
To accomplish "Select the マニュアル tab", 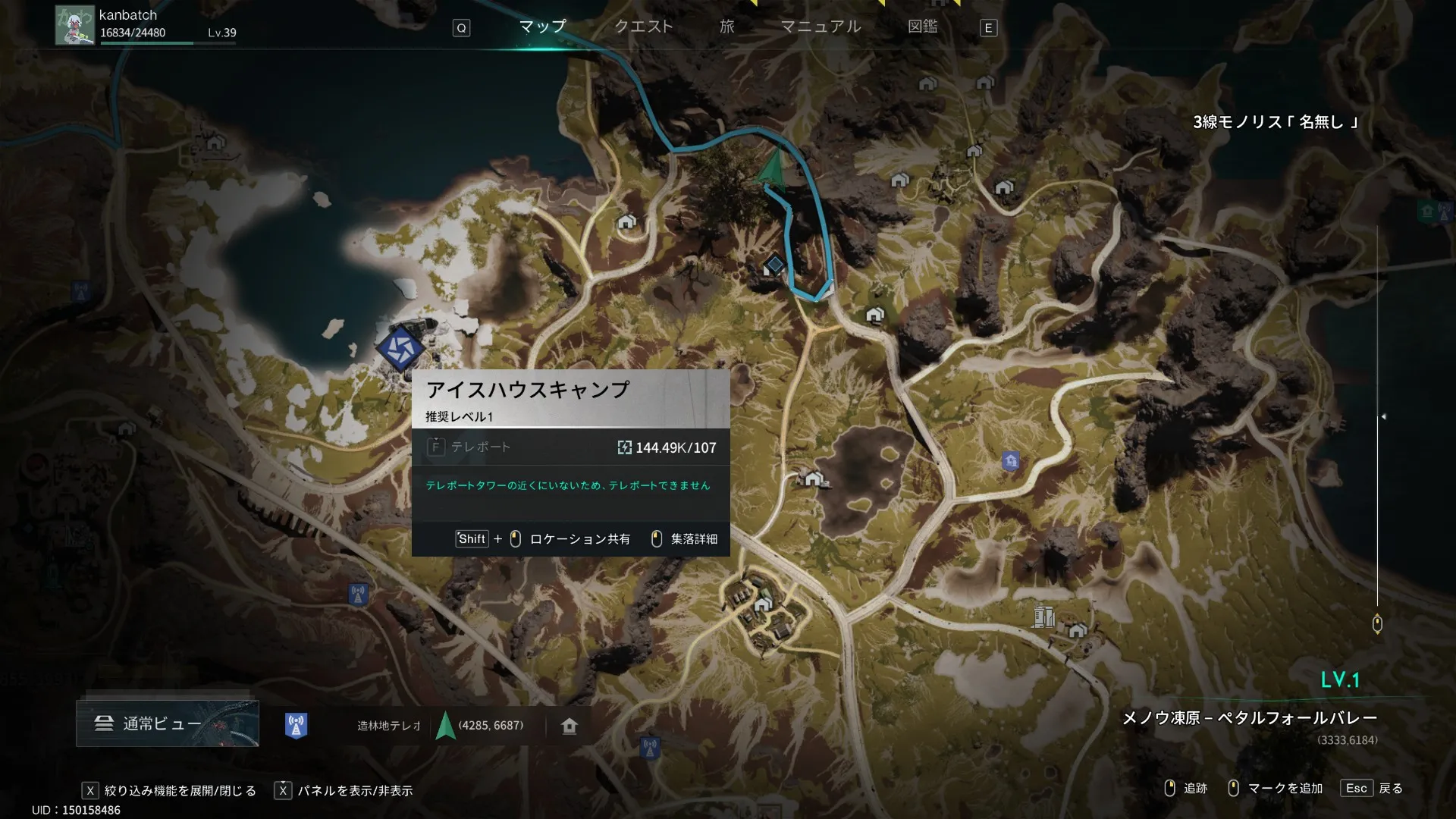I will pyautogui.click(x=821, y=27).
